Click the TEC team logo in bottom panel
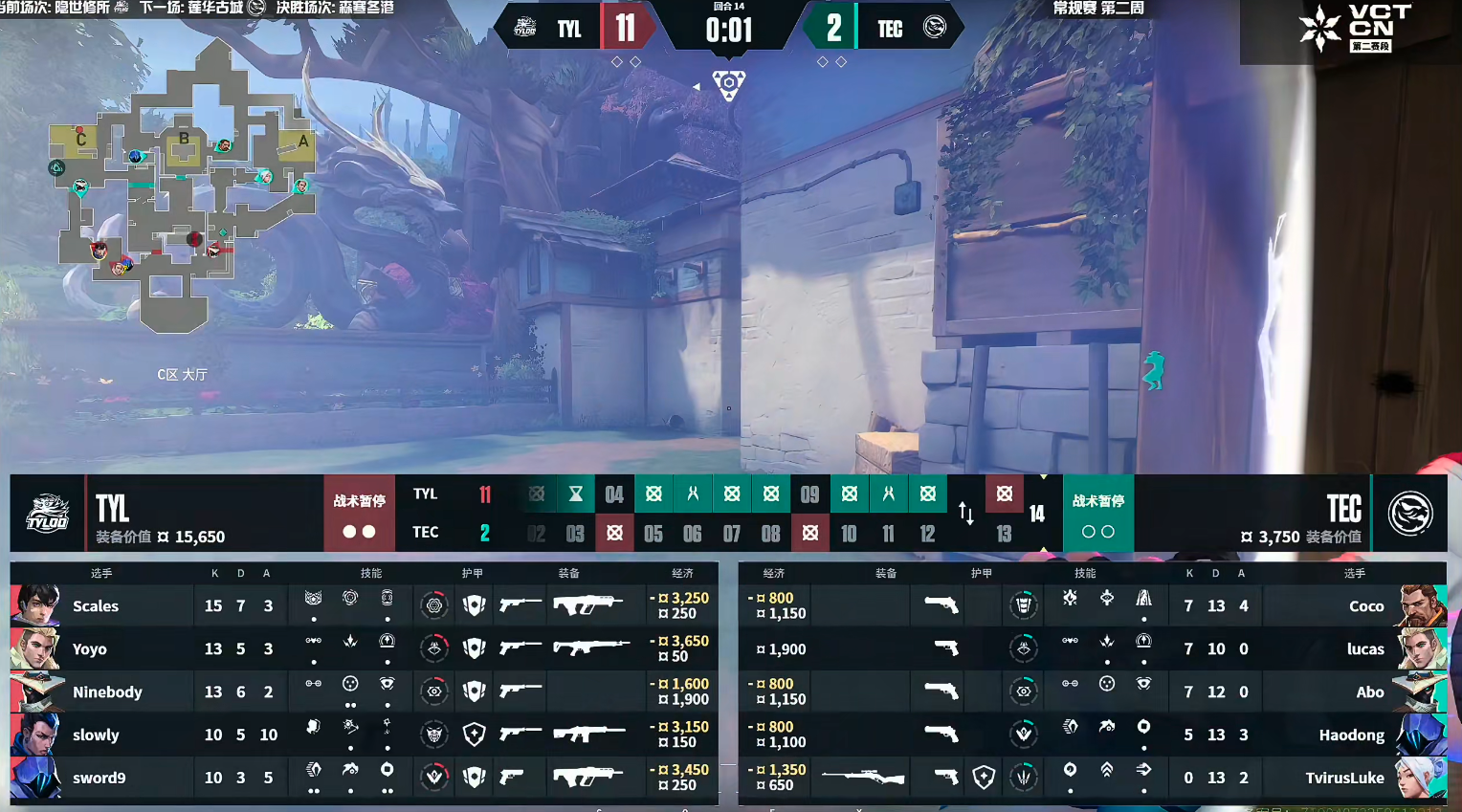1462x812 pixels. click(1409, 514)
